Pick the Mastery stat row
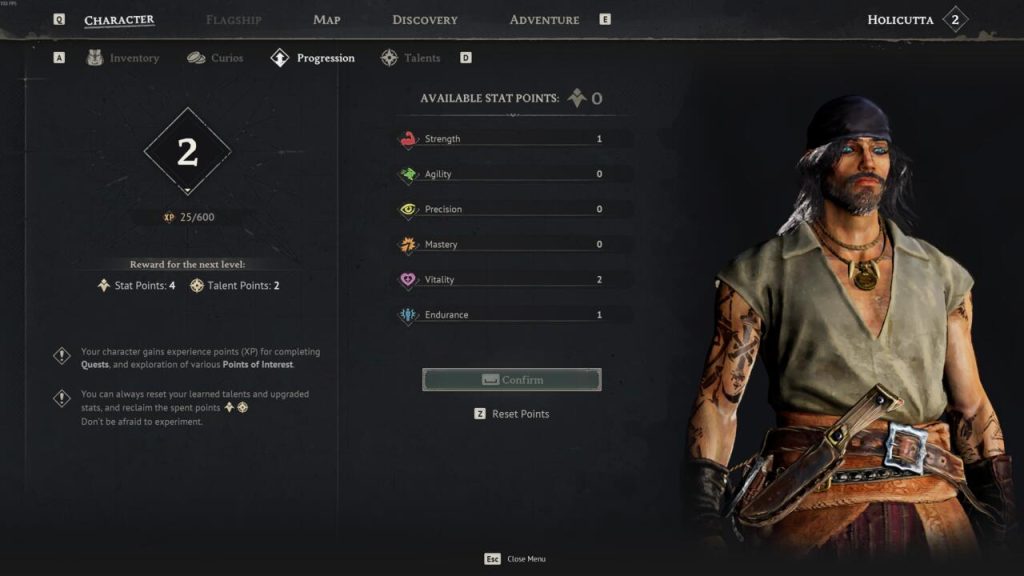The width and height of the screenshot is (1024, 576). (512, 244)
